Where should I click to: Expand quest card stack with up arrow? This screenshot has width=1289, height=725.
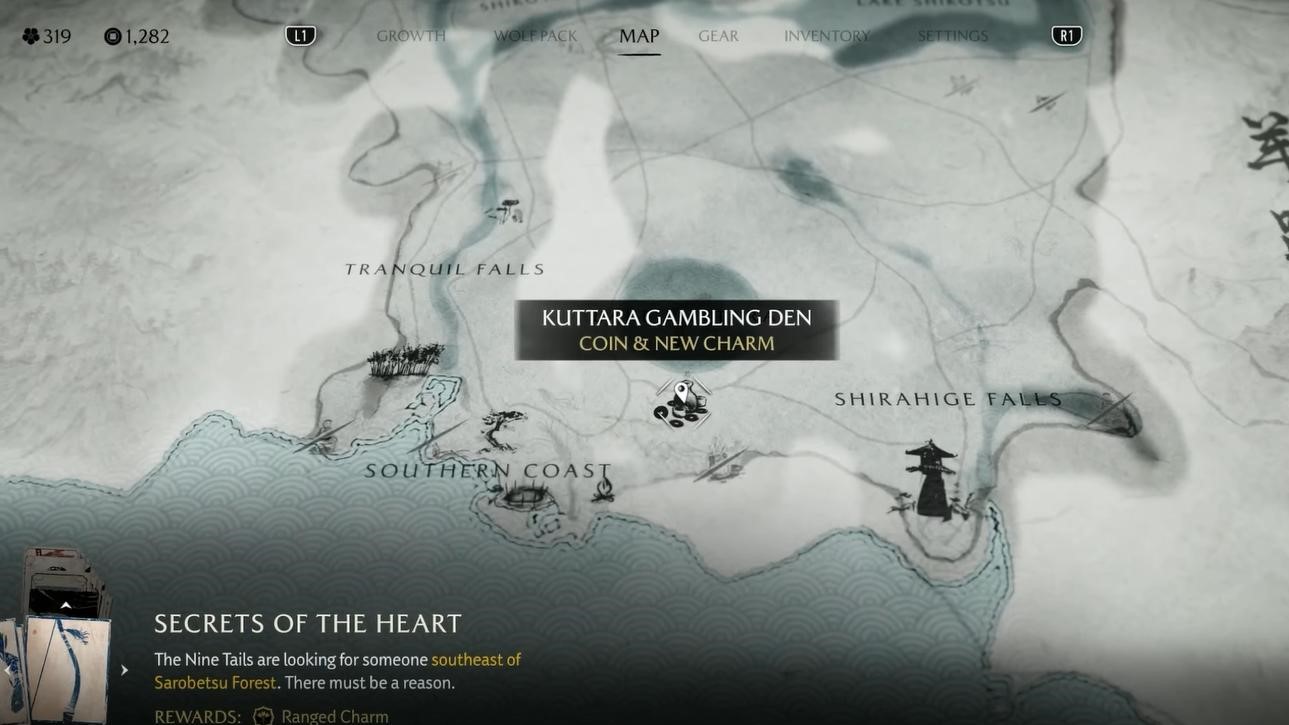click(x=66, y=606)
